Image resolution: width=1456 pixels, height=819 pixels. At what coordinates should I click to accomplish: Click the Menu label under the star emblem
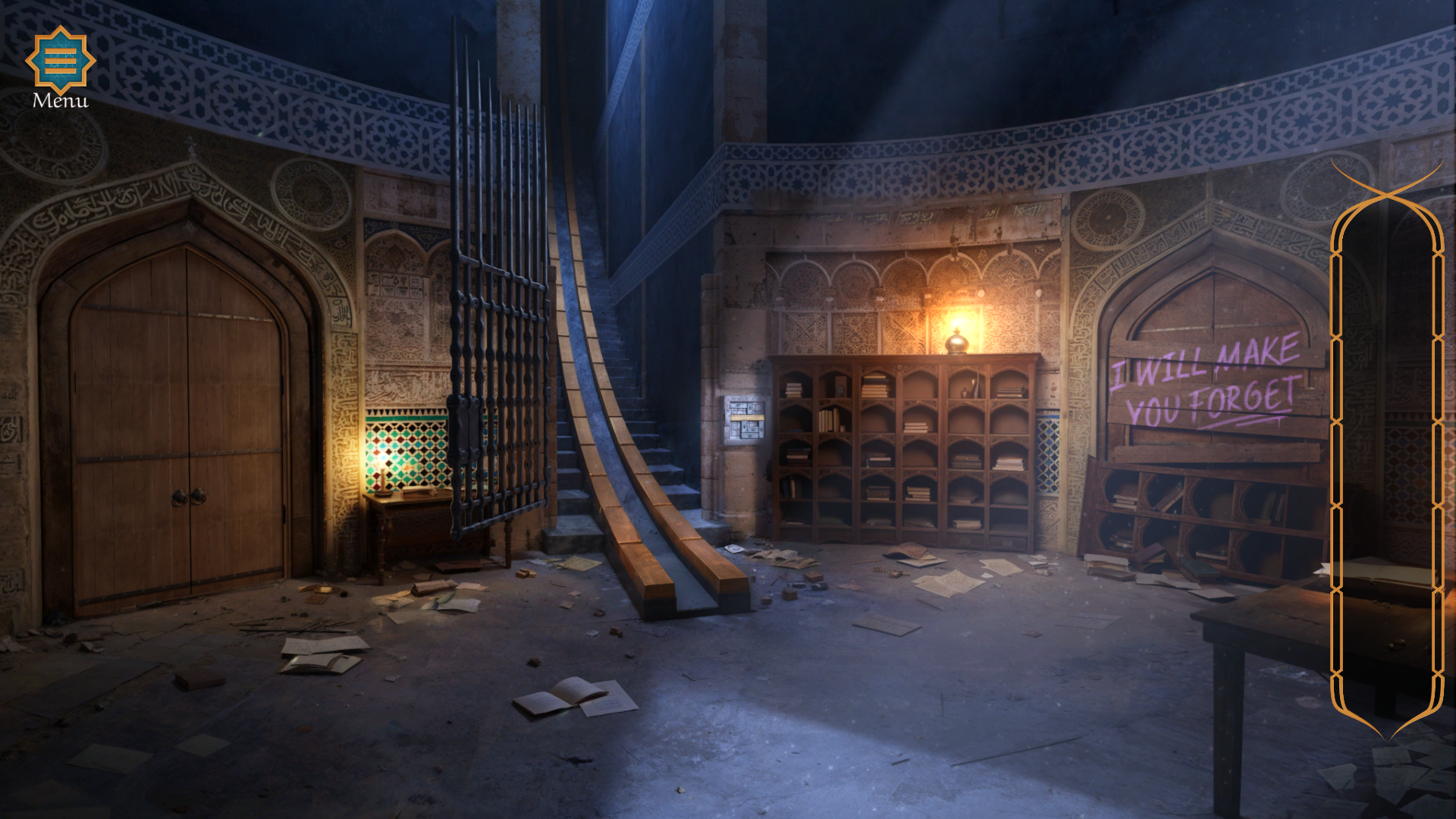click(x=59, y=101)
